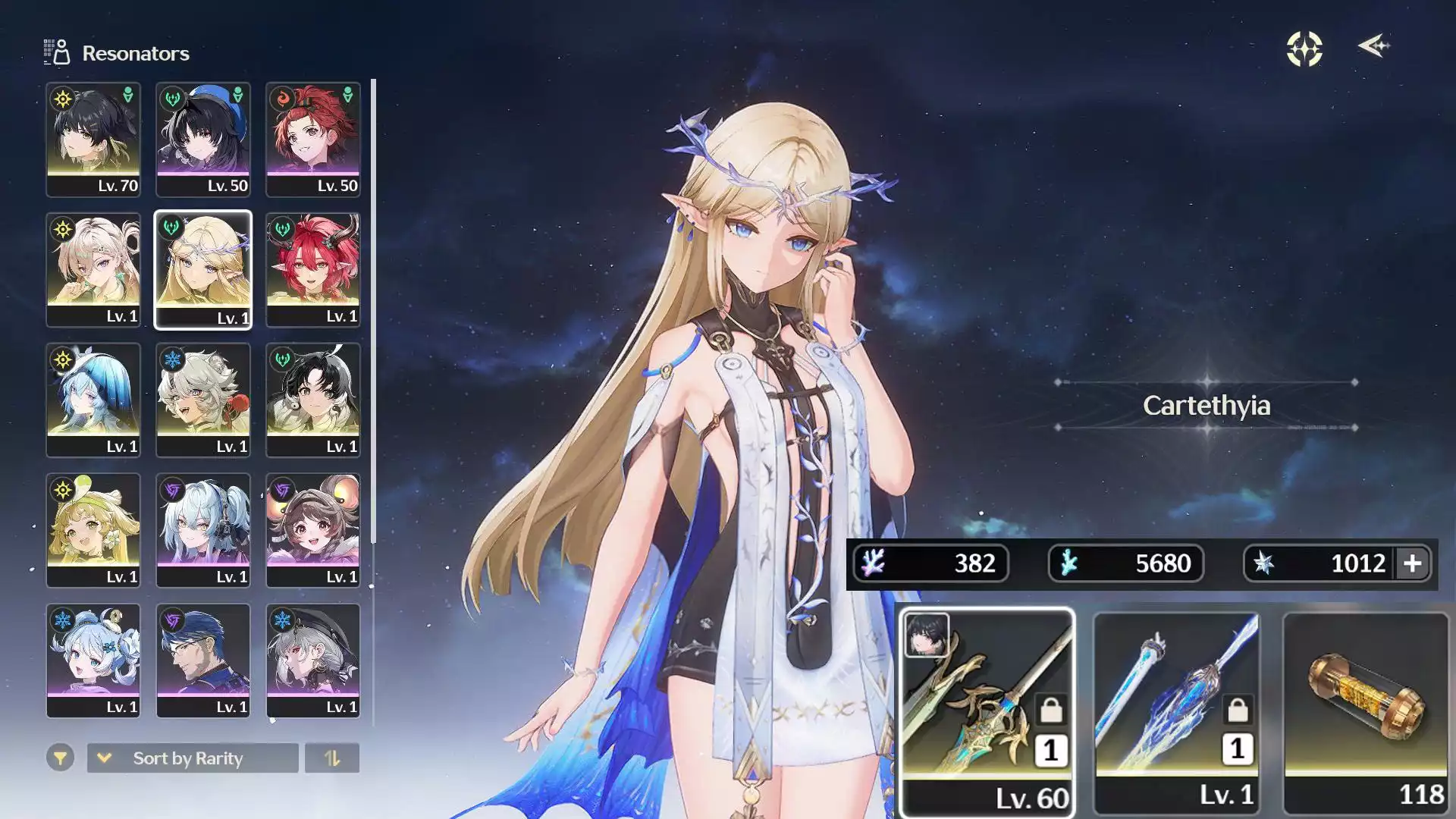The height and width of the screenshot is (819, 1456).
Task: Choose the blue-hooded resonator portrait
Action: (93, 400)
